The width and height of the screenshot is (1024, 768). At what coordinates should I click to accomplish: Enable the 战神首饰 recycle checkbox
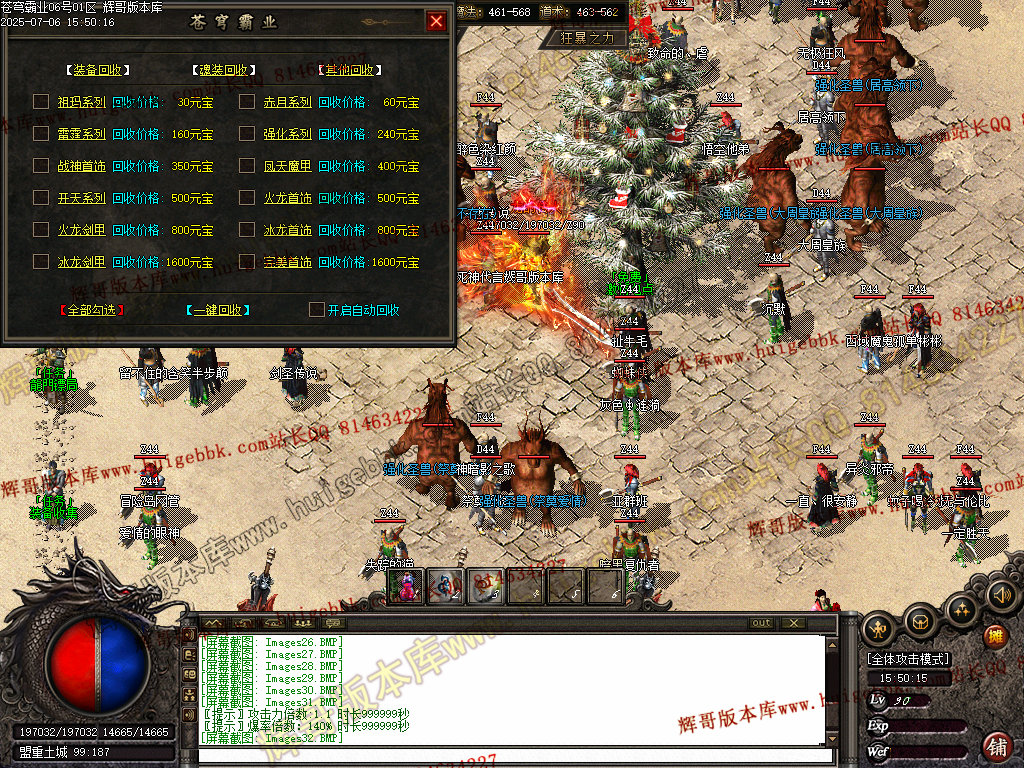point(41,166)
